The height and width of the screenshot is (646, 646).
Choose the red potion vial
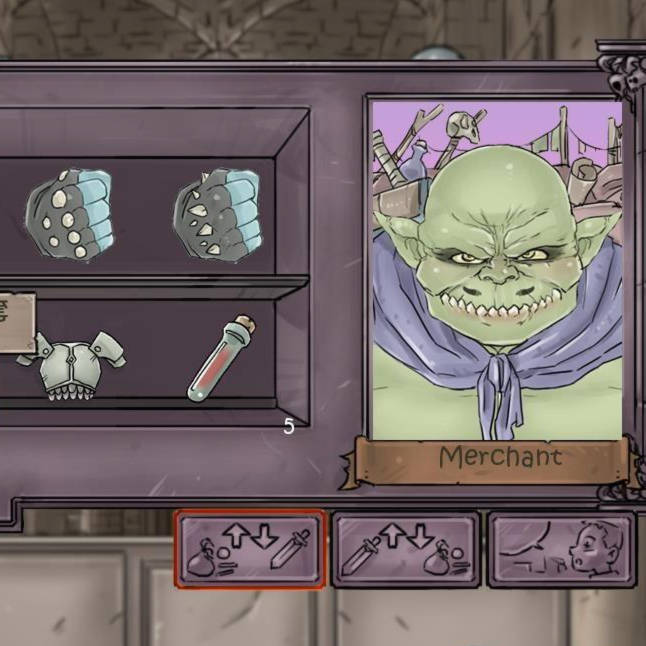221,358
